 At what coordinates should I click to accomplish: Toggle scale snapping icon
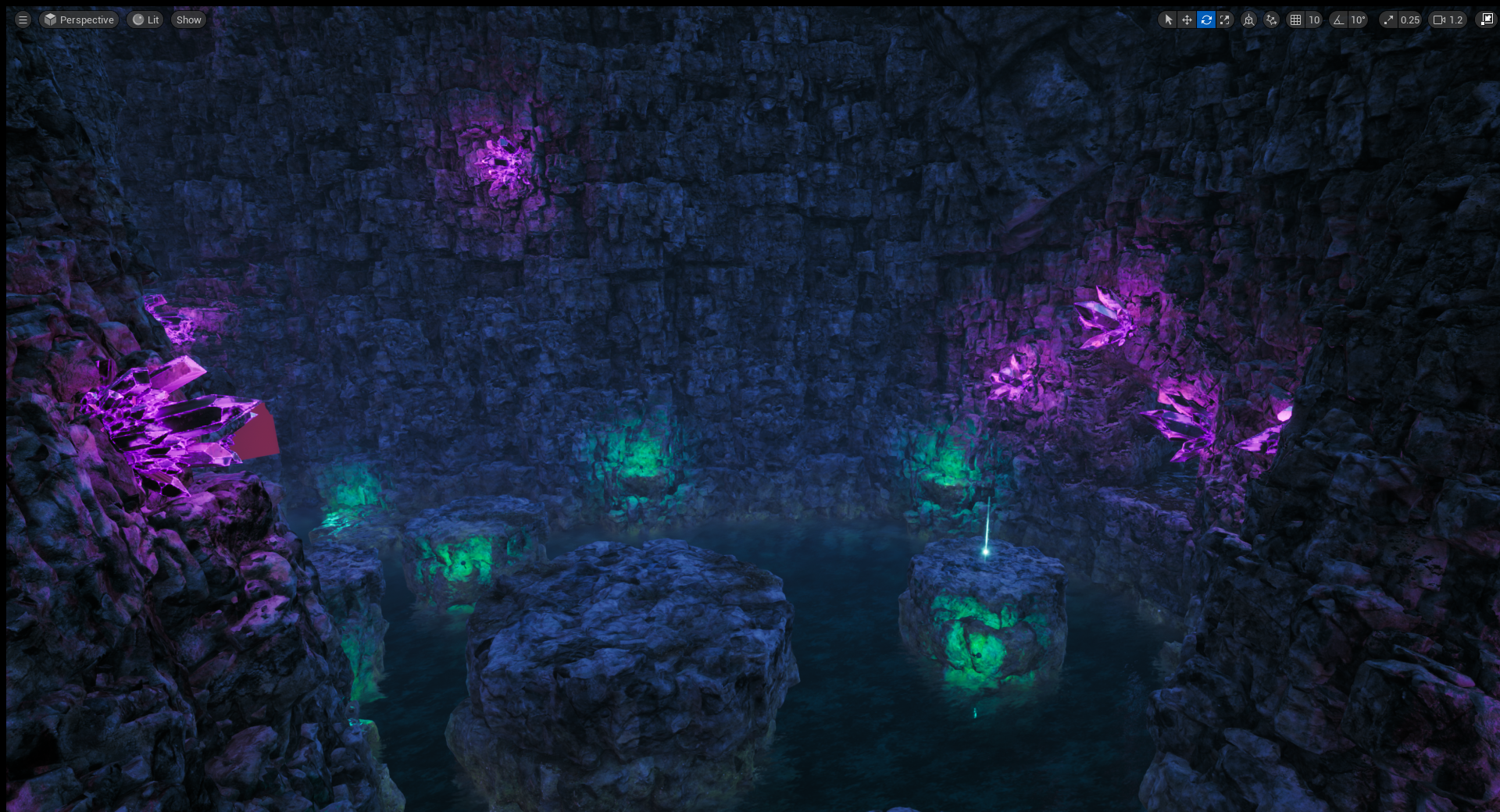pyautogui.click(x=1388, y=20)
